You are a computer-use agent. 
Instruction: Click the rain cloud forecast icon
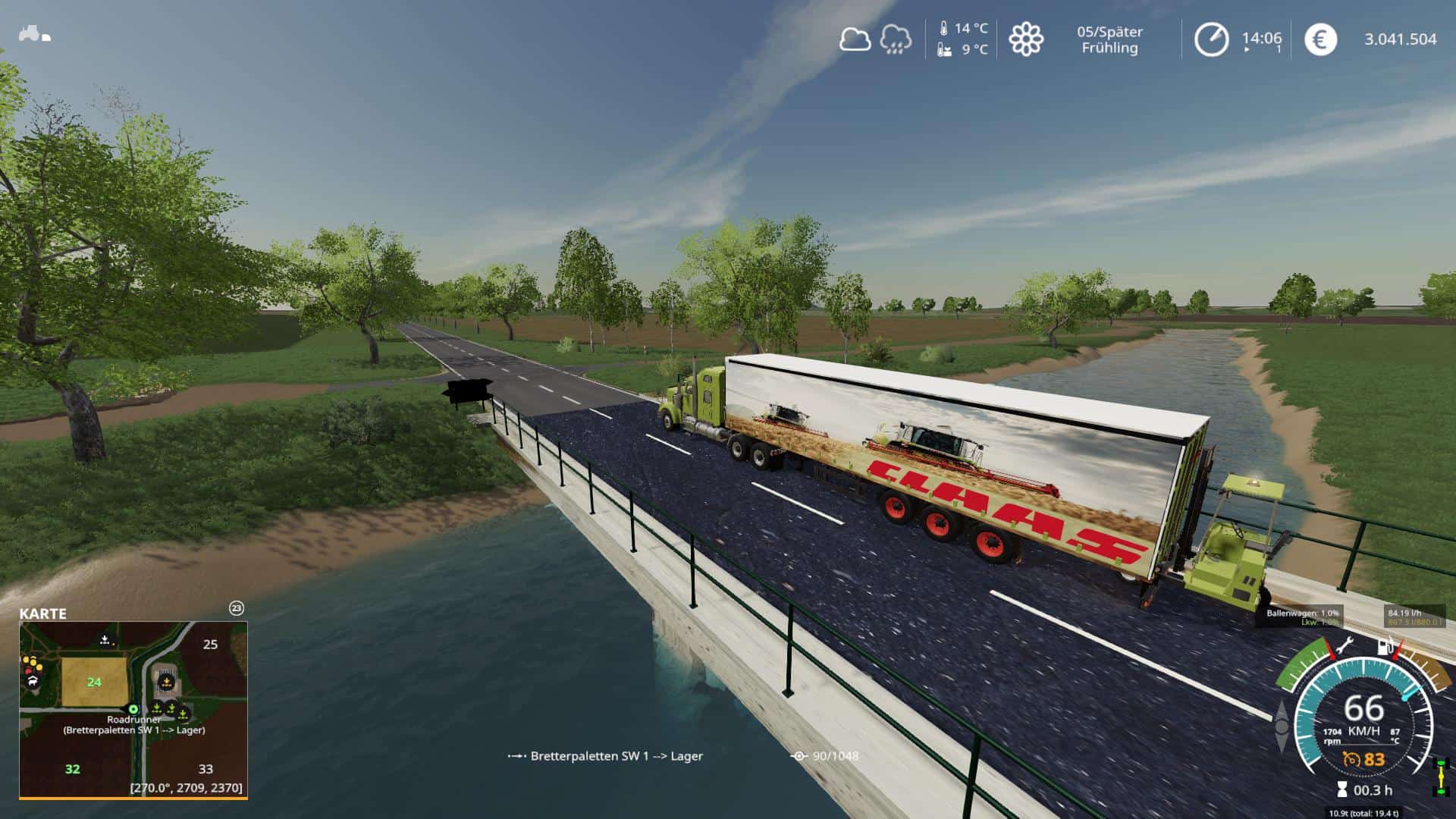(x=896, y=39)
